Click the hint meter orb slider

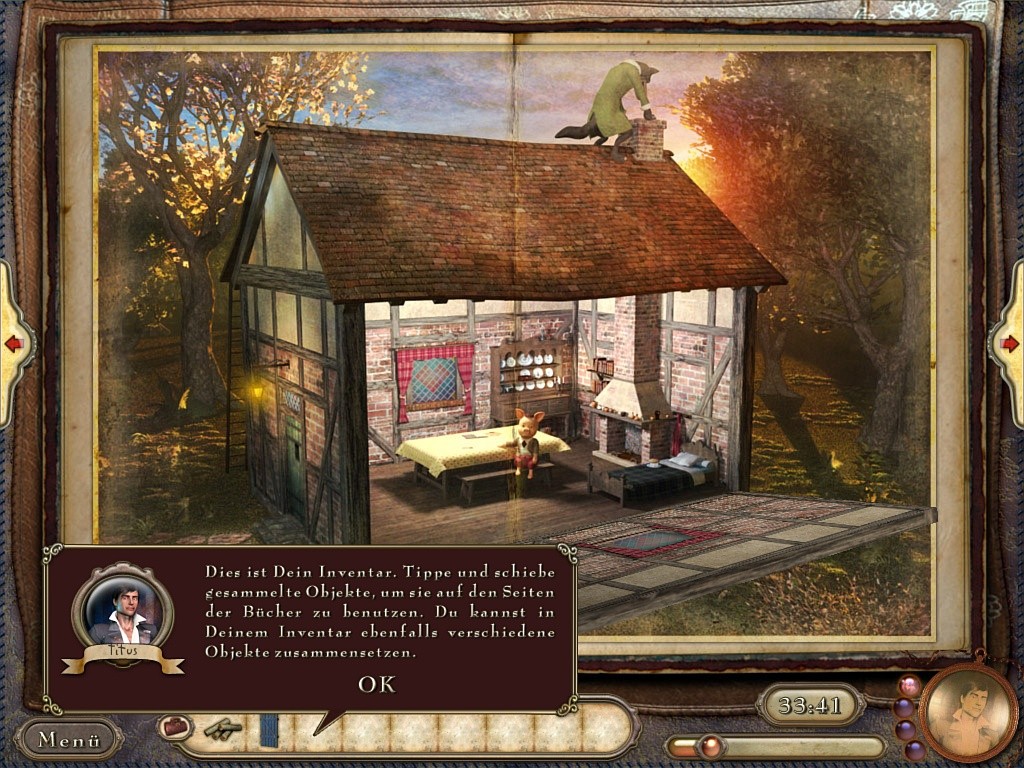tap(711, 746)
